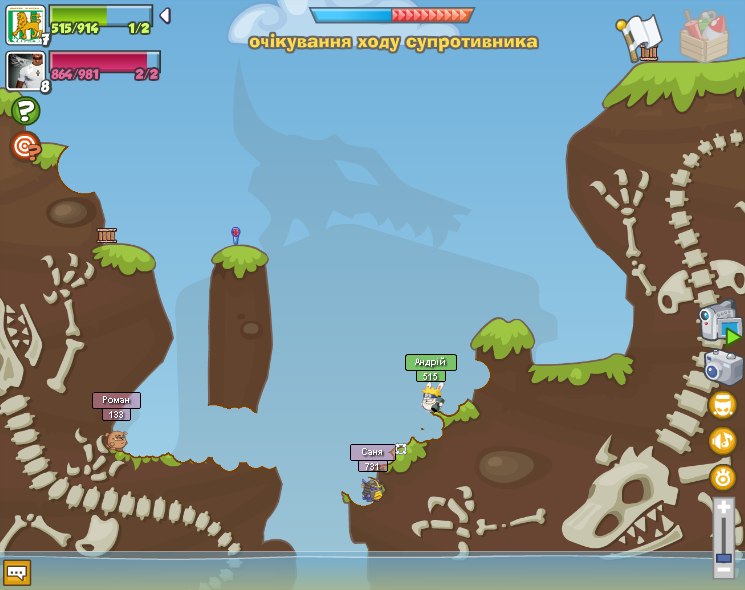
Task: Zoom out with the minus button
Action: point(723,569)
